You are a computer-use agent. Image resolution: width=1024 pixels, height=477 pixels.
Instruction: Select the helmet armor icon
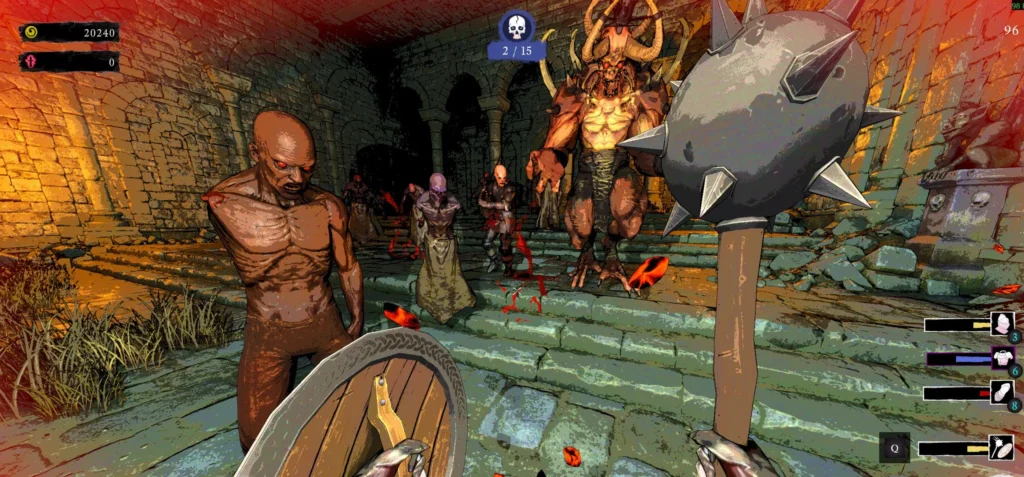[1001, 323]
